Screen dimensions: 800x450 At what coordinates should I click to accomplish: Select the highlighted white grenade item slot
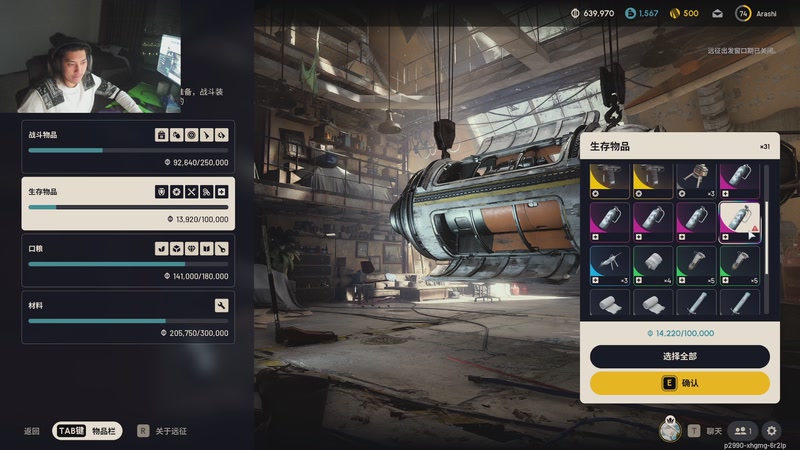pos(739,222)
